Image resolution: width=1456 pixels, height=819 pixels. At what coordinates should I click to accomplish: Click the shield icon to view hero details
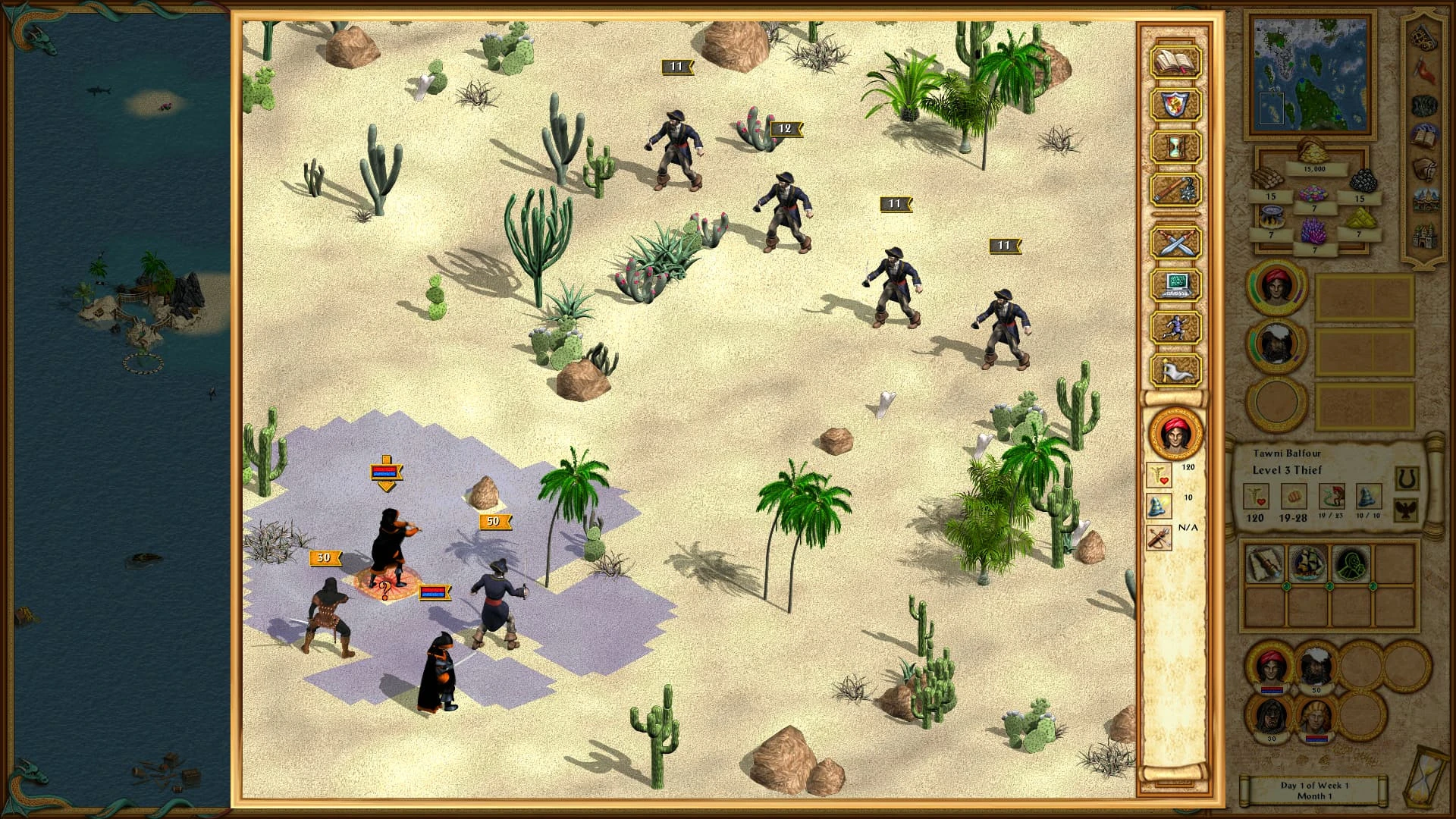1174,105
